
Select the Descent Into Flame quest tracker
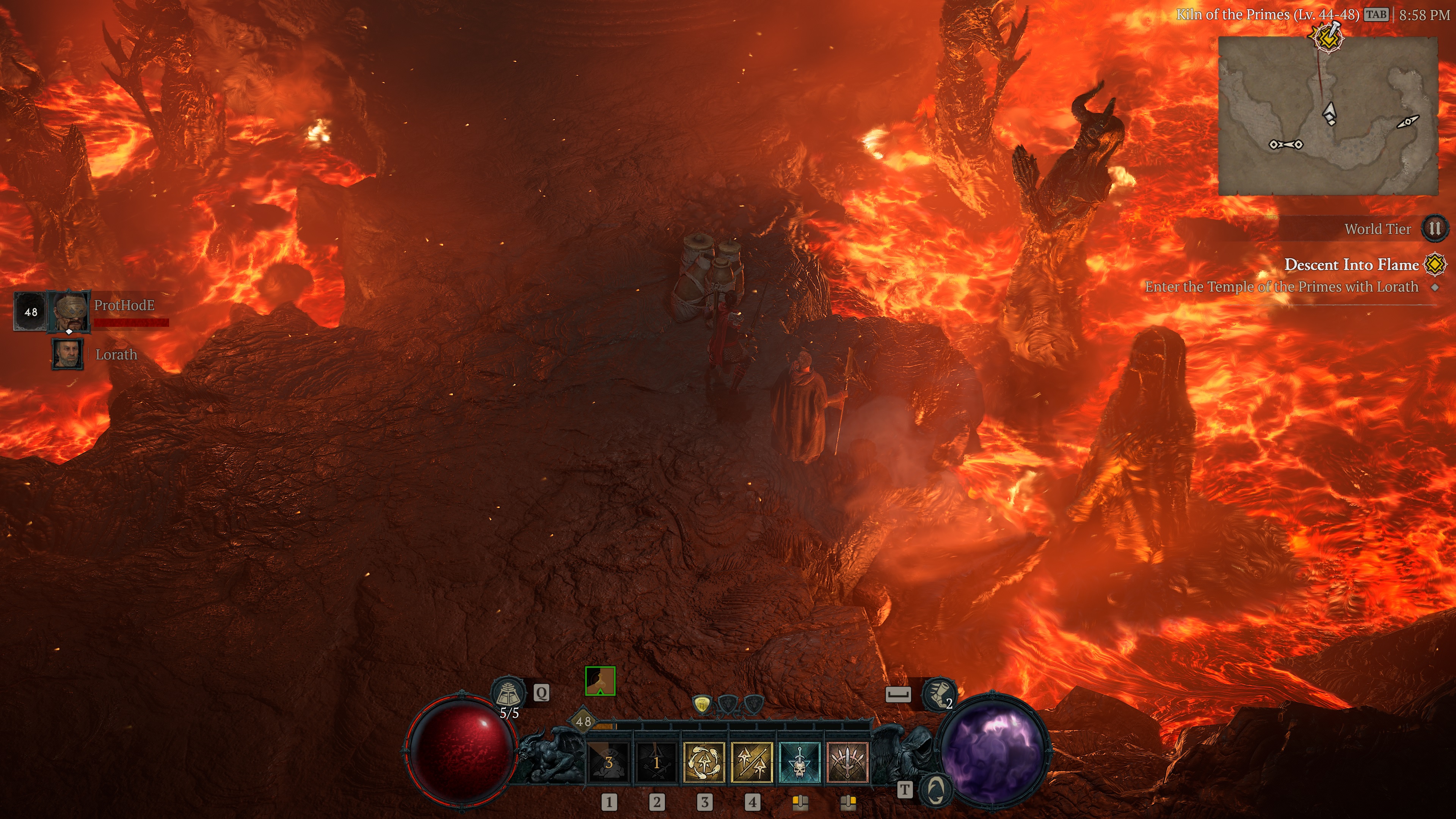[x=1351, y=265]
